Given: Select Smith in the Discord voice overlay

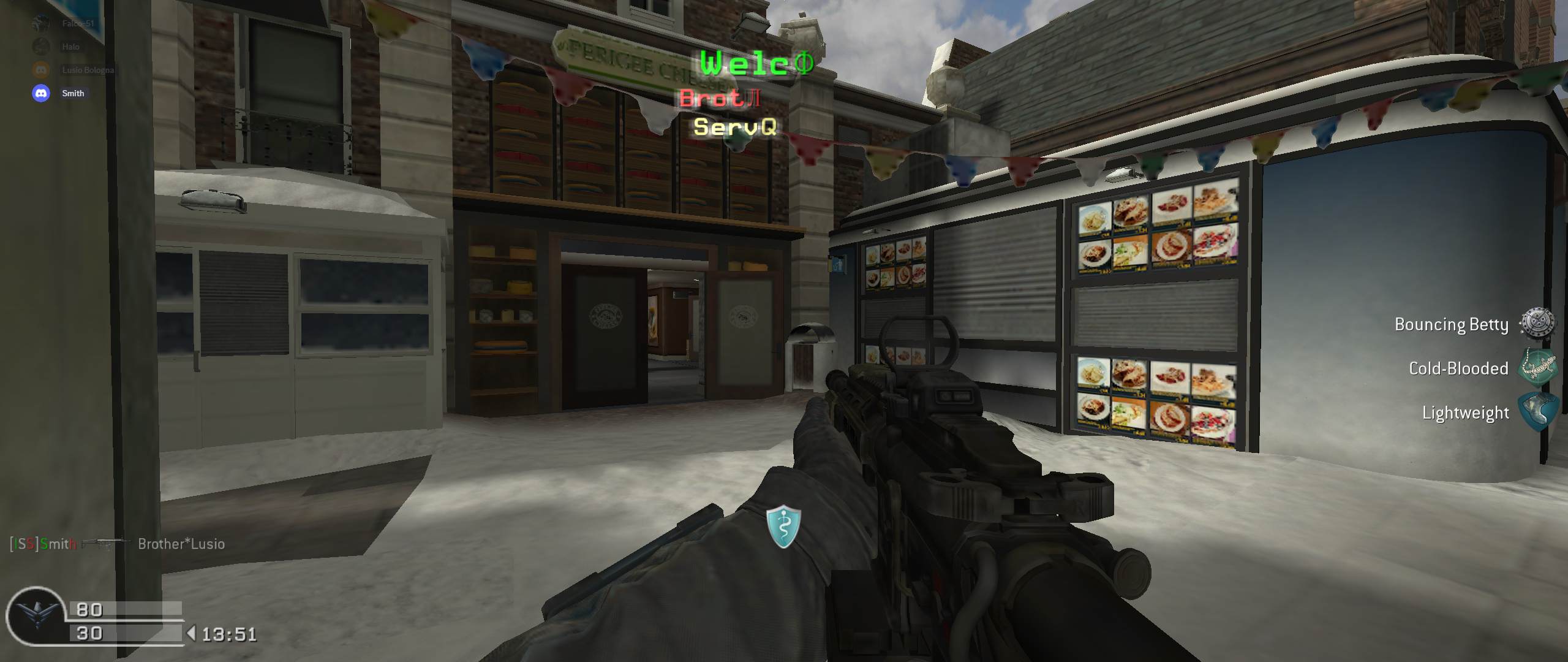Looking at the screenshot, I should pos(72,93).
